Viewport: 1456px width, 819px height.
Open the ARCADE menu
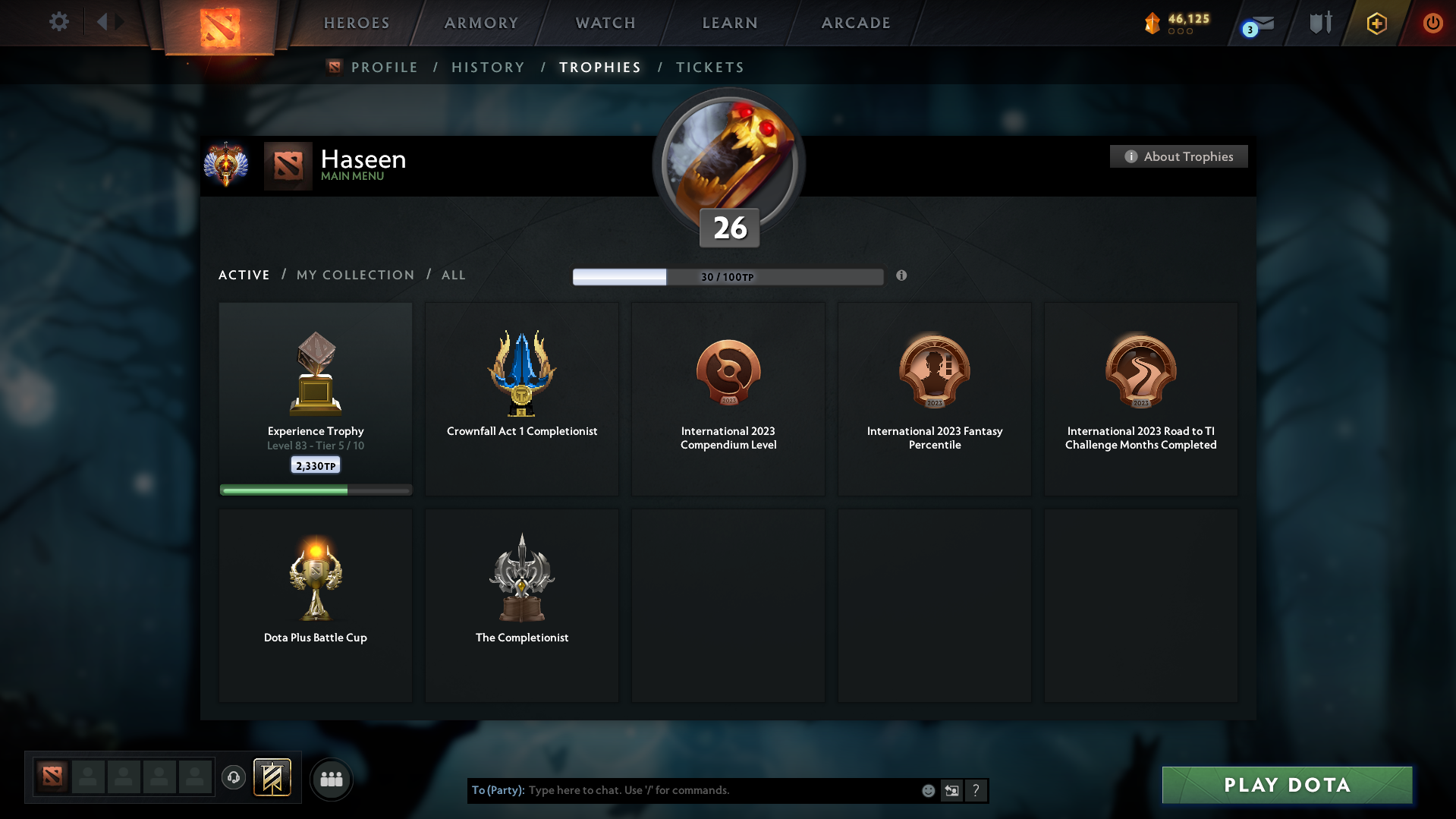point(856,23)
